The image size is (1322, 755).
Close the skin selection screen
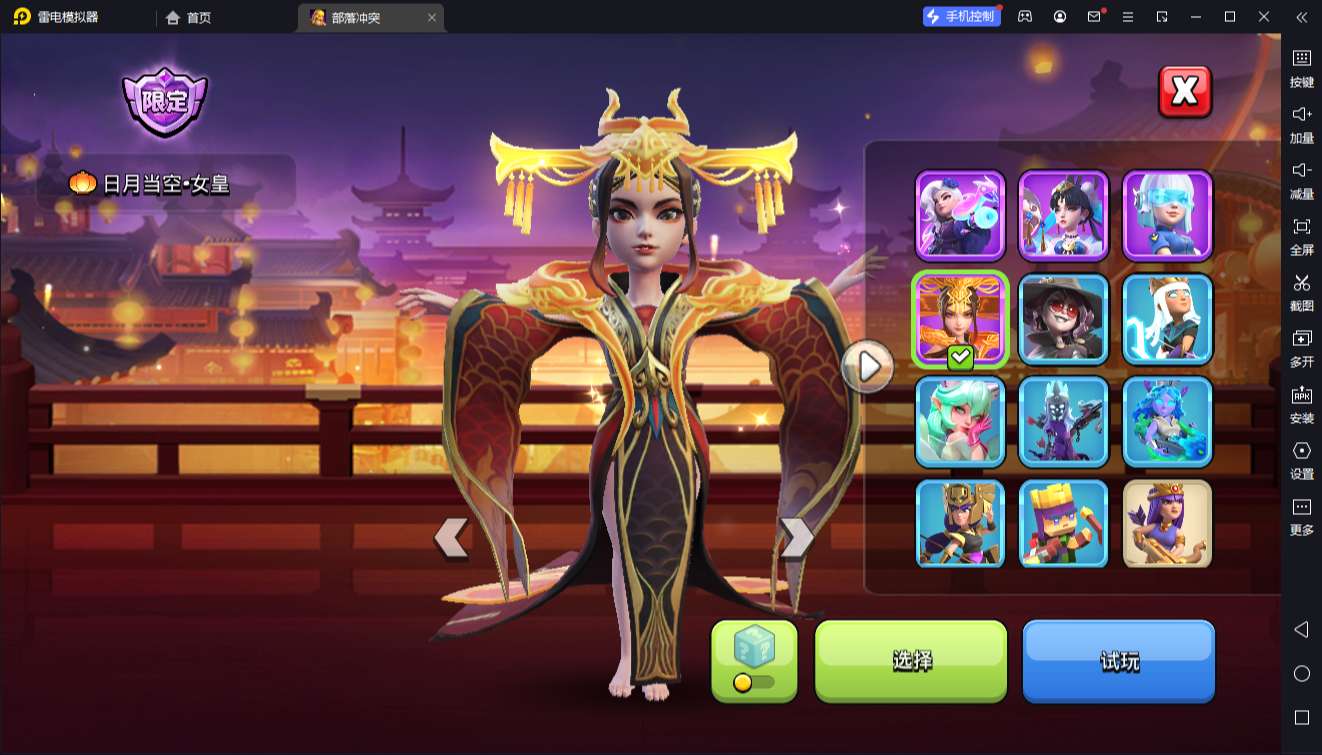click(x=1184, y=92)
